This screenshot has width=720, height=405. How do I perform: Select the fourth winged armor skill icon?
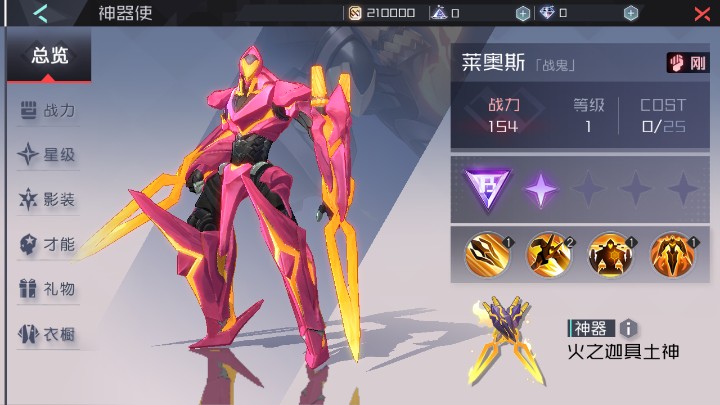(x=672, y=253)
